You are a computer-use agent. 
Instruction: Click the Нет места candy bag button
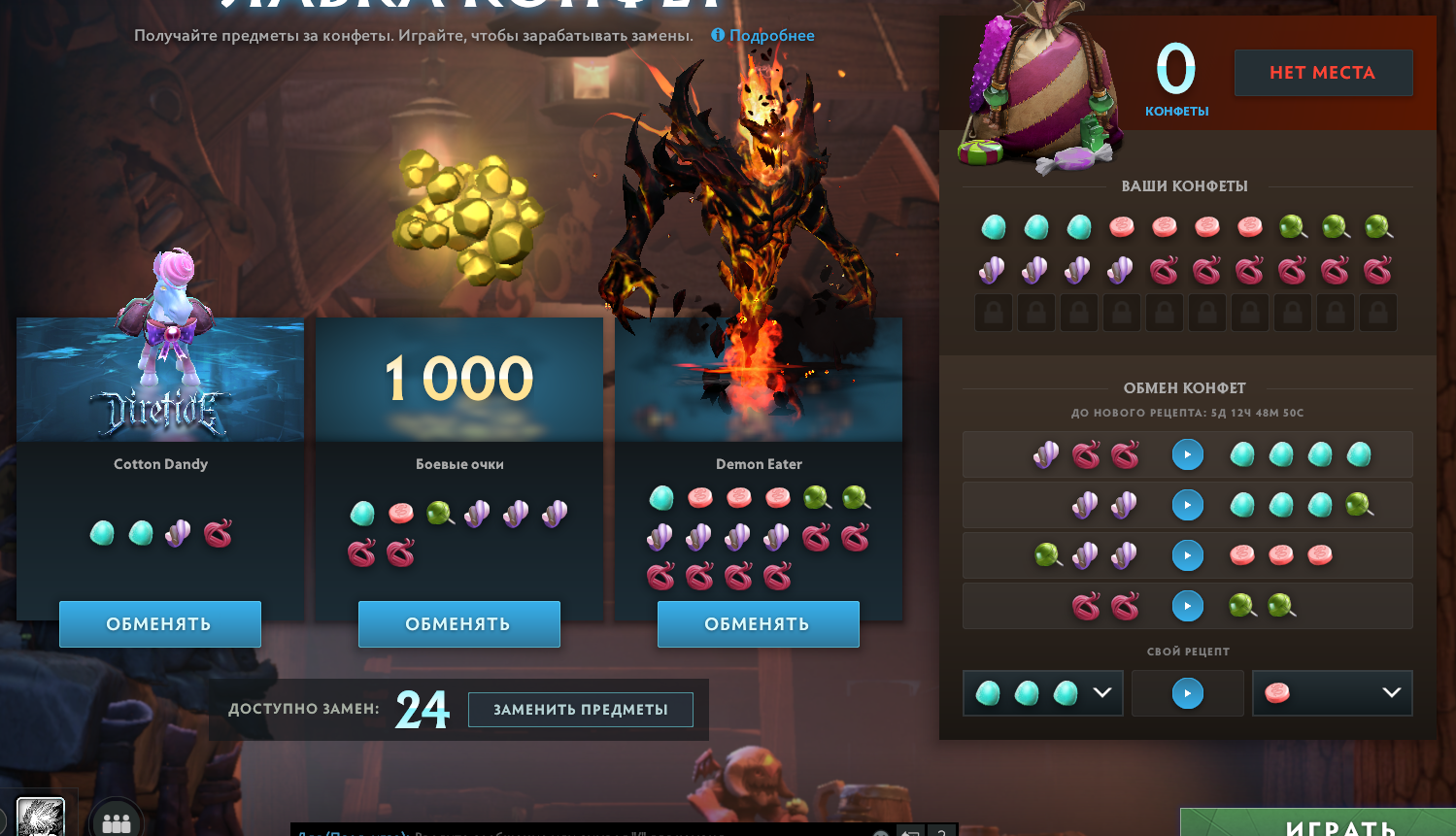[1323, 73]
